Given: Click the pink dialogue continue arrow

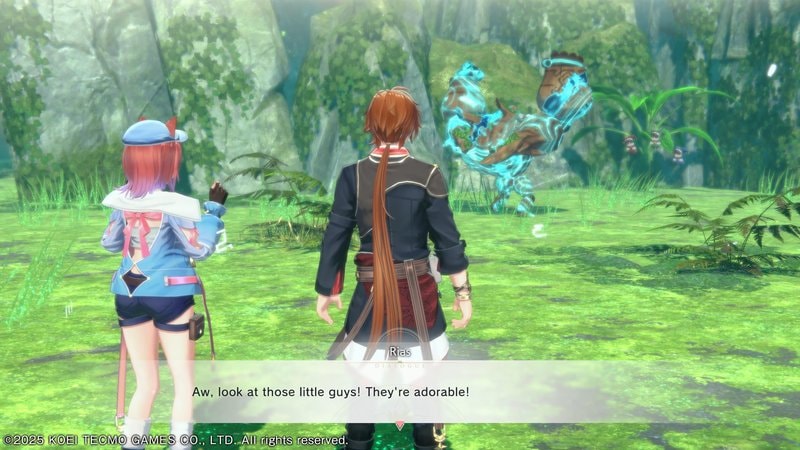Looking at the screenshot, I should [x=400, y=425].
